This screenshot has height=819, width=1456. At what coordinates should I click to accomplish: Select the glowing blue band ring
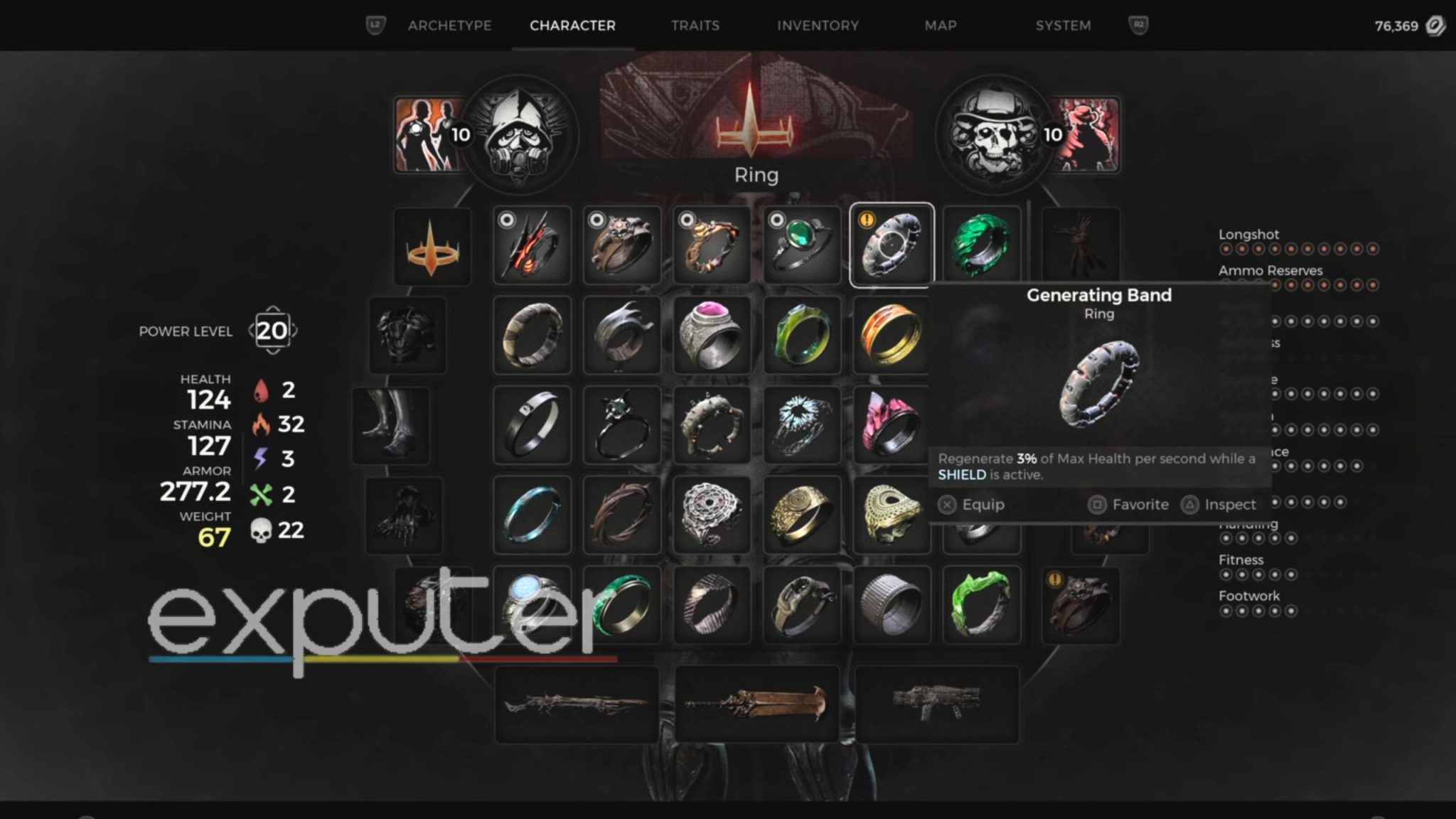(532, 514)
